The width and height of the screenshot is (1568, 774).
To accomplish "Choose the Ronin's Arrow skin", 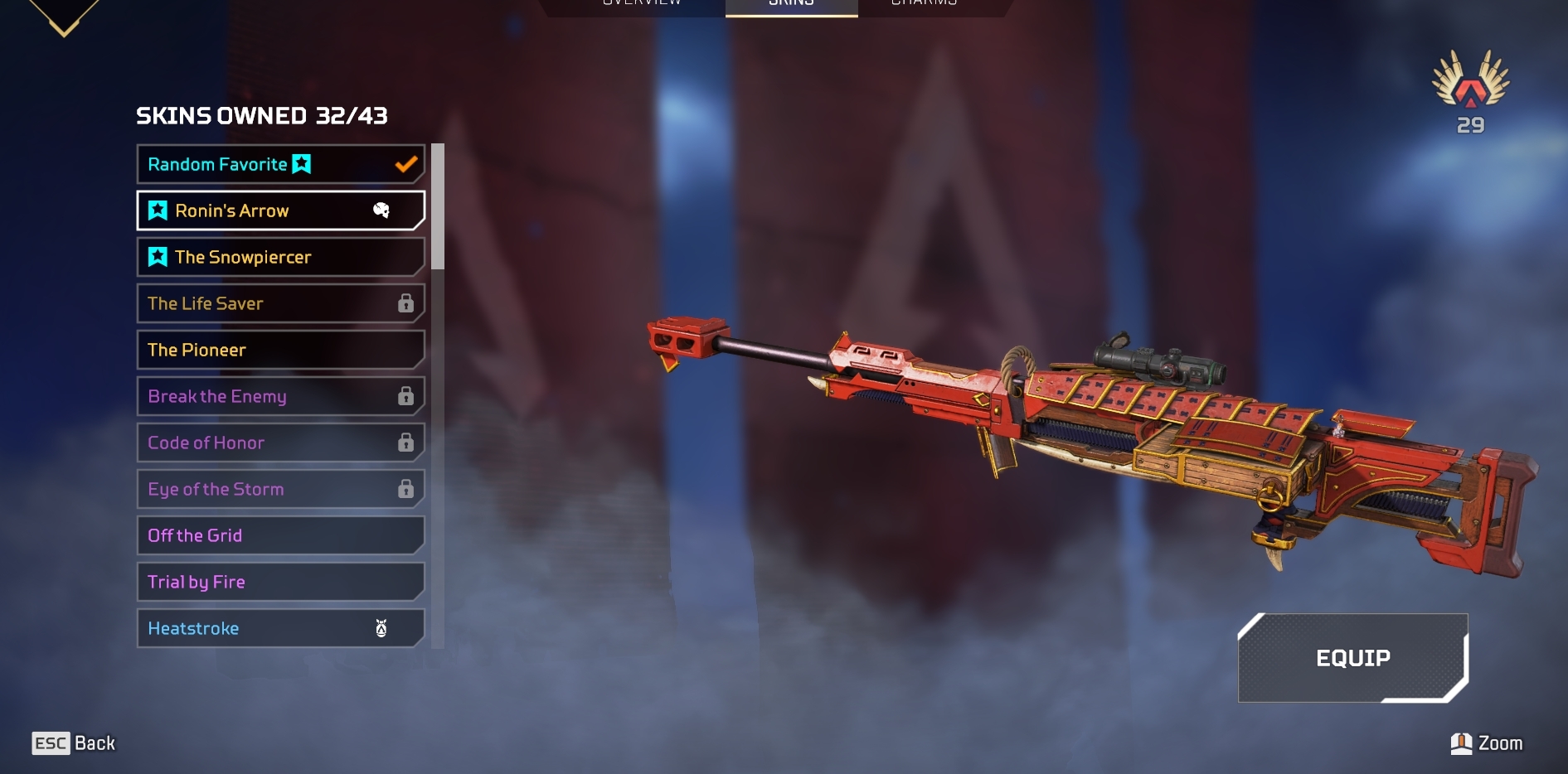I will tap(280, 210).
